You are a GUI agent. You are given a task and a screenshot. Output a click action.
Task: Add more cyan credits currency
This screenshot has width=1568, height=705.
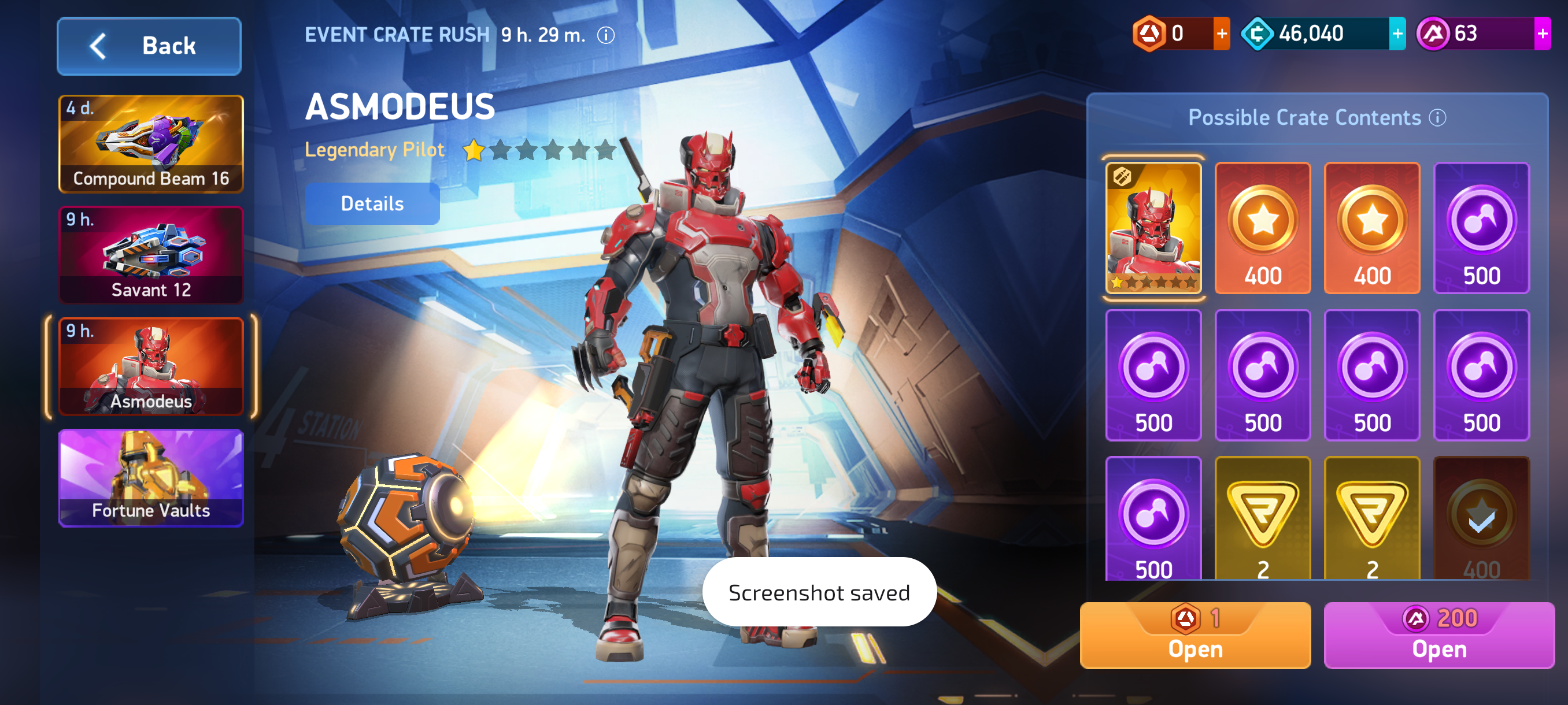[1397, 34]
